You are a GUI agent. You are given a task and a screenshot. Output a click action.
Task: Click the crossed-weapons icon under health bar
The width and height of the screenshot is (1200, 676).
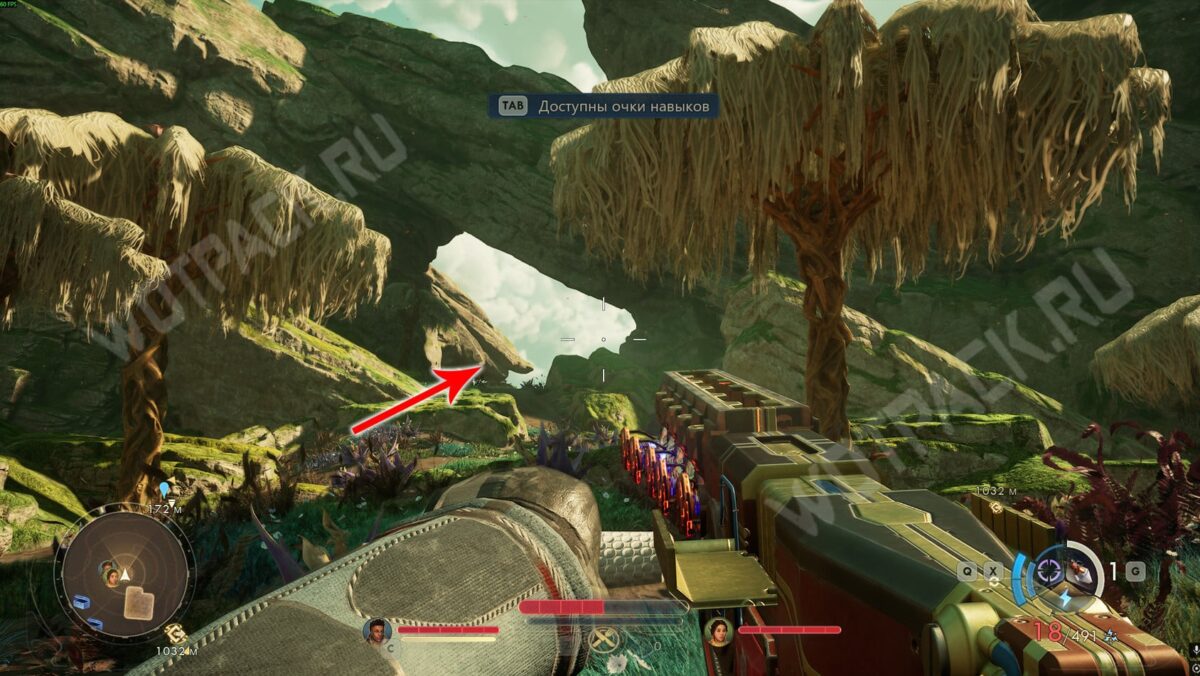point(602,638)
